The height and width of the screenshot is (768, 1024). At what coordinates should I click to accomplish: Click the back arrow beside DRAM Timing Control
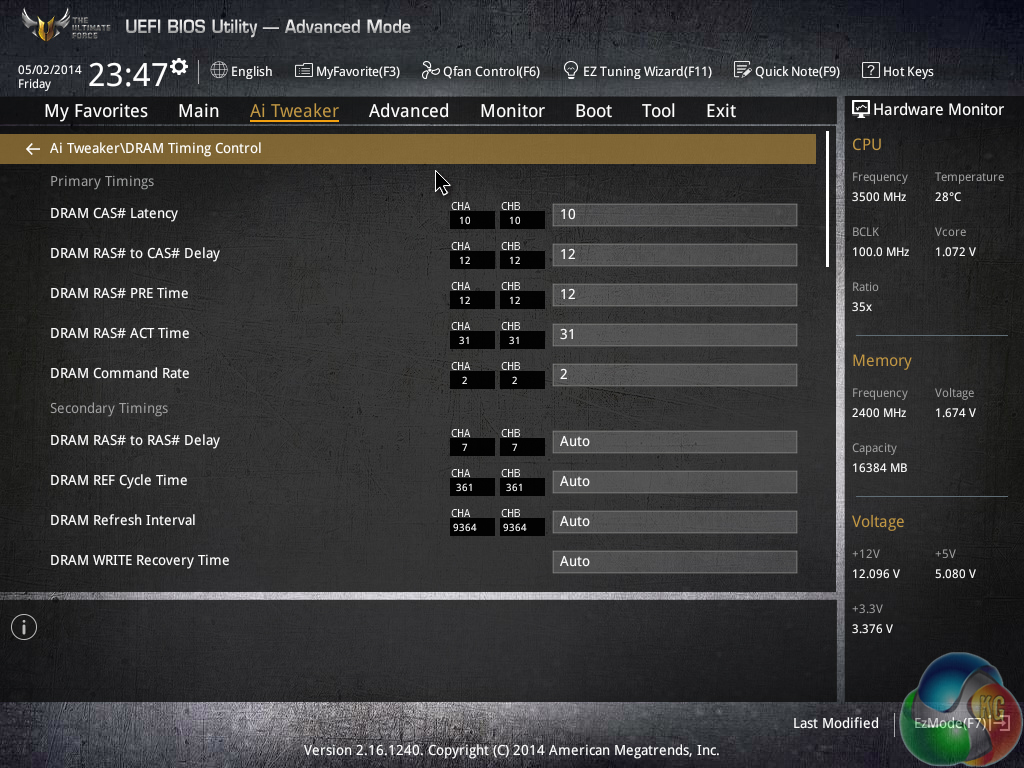[x=33, y=149]
